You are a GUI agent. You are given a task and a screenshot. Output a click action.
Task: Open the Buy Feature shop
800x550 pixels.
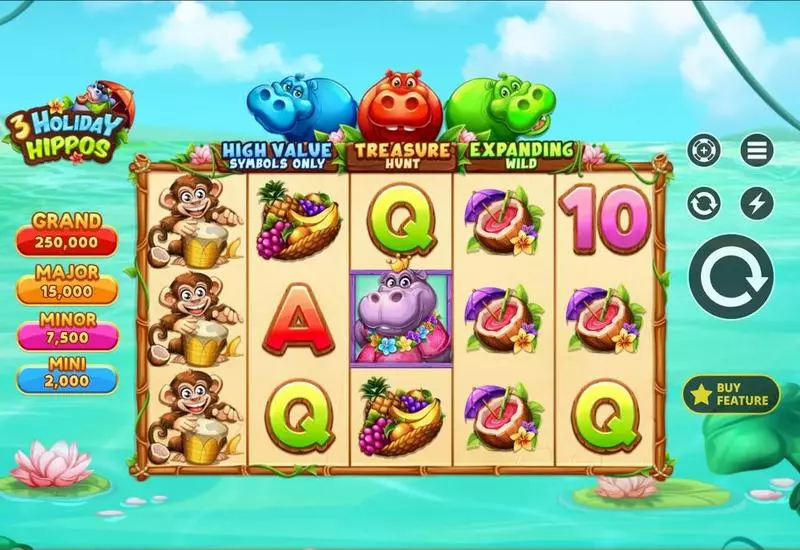[731, 394]
